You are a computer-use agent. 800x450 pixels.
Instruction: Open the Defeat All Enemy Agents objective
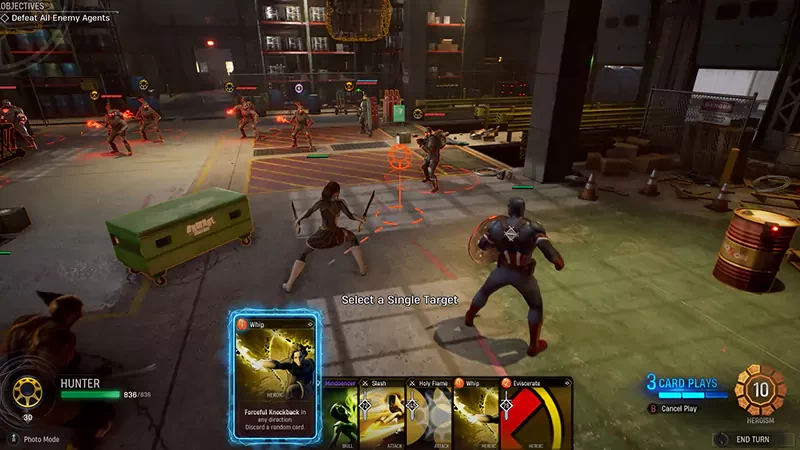coord(59,18)
